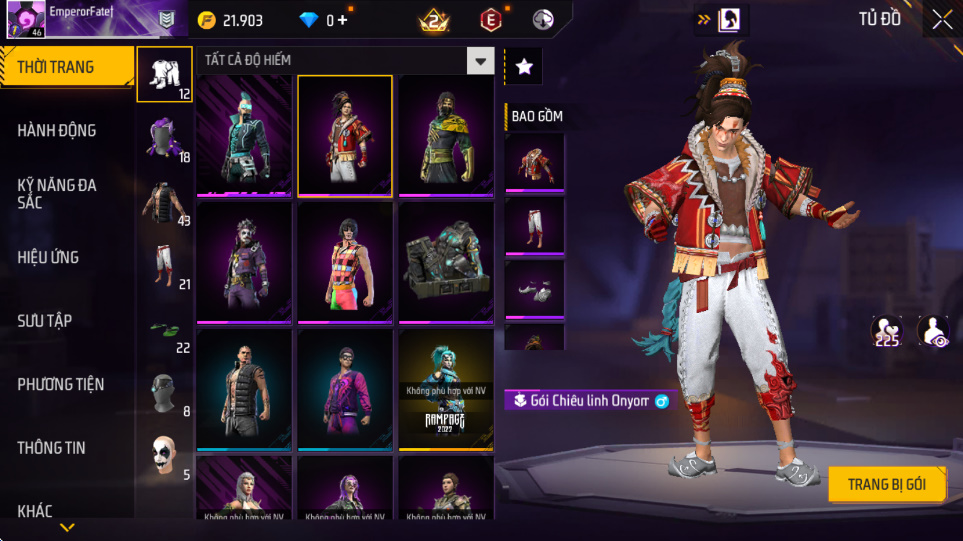Choose the colorful checkered shirt outfit
The height and width of the screenshot is (541, 963).
(x=346, y=263)
